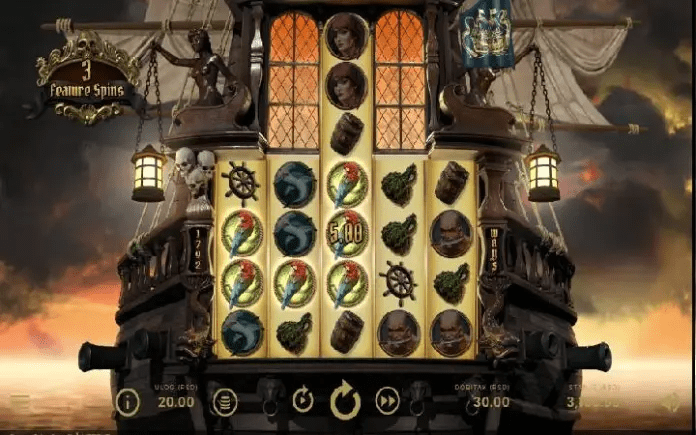Start autoplay with the small circular-arrow button

(x=302, y=401)
